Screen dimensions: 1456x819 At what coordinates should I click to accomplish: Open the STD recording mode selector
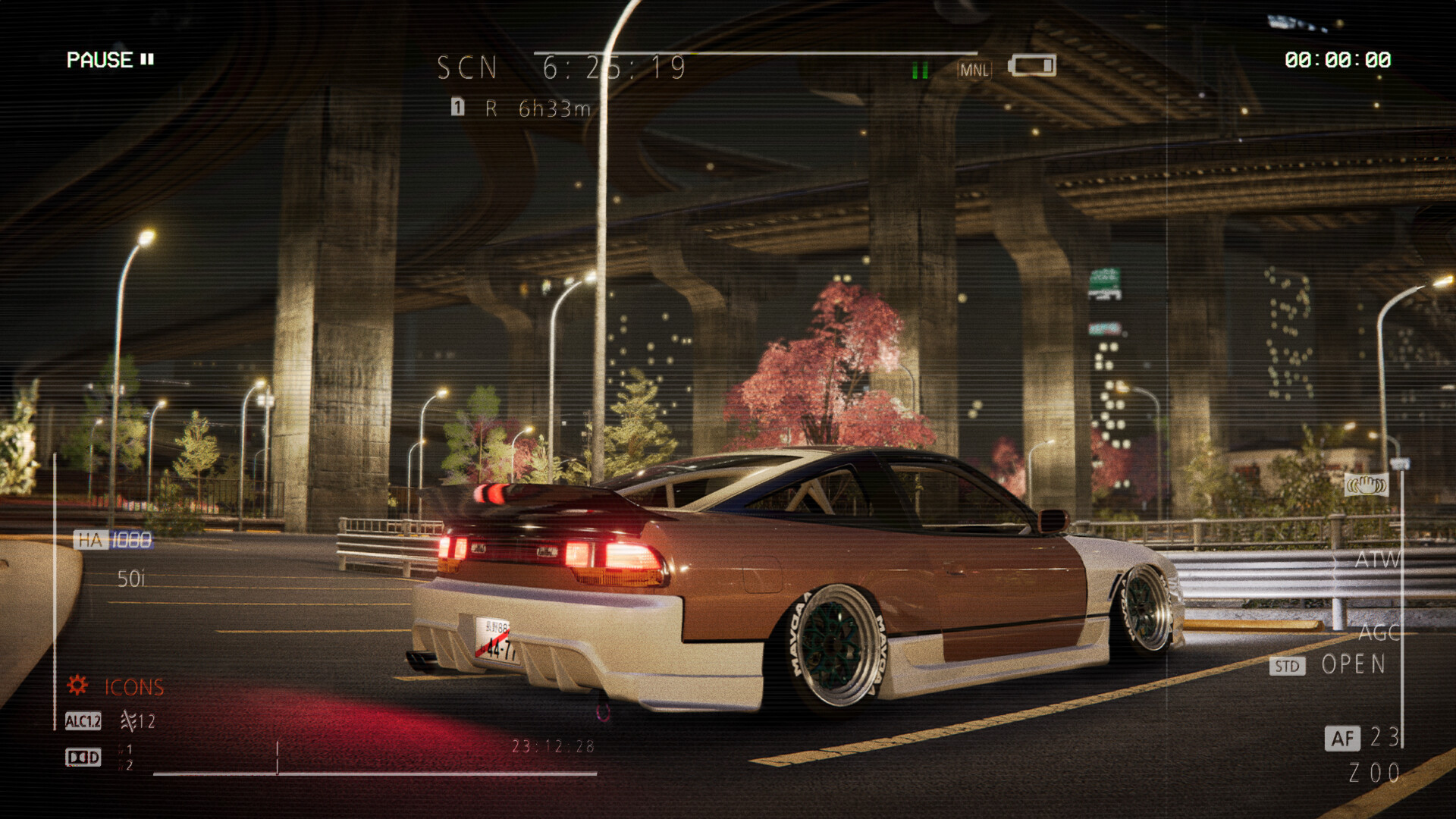point(1287,667)
